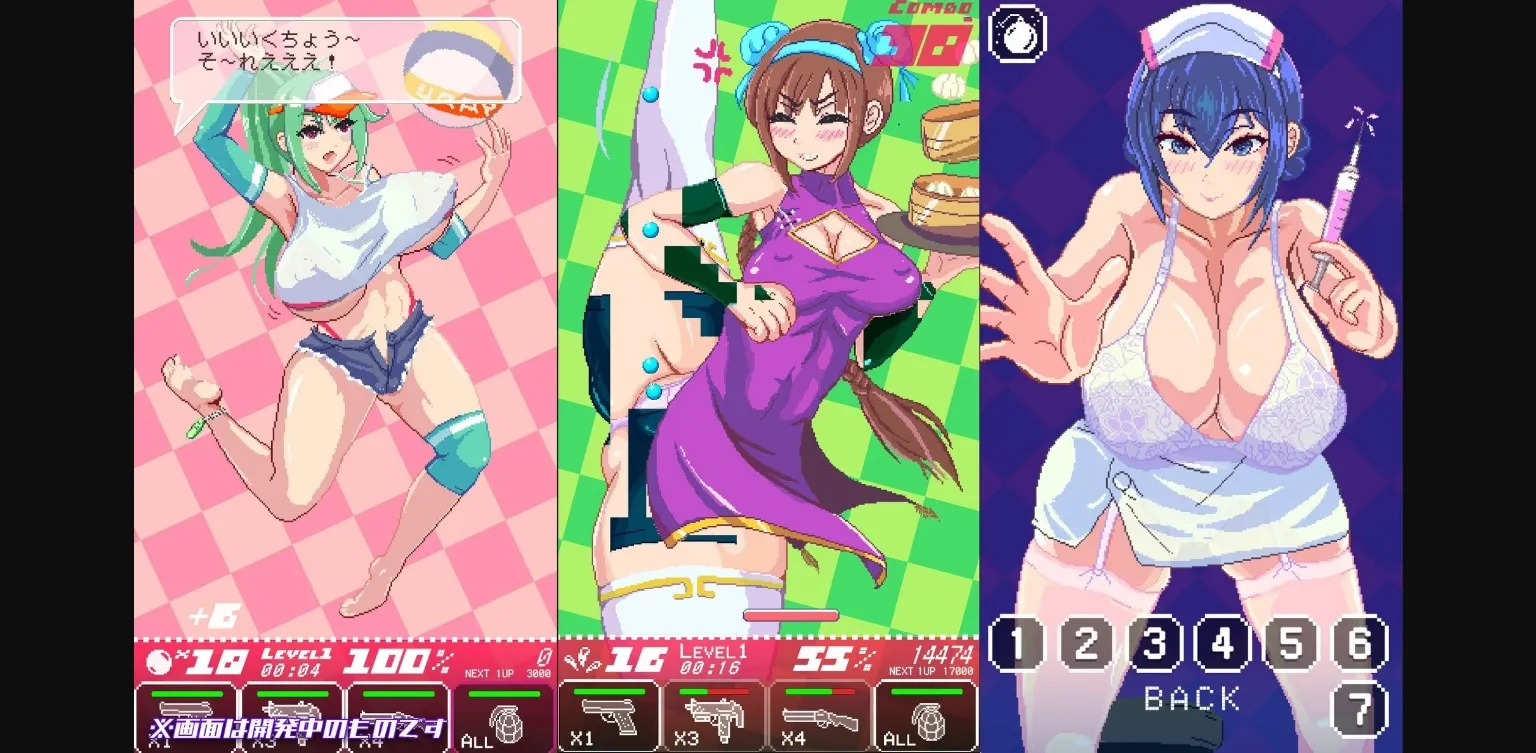Image resolution: width=1536 pixels, height=753 pixels.
Task: Click the COMBO 38 counter
Action: pyautogui.click(x=925, y=30)
